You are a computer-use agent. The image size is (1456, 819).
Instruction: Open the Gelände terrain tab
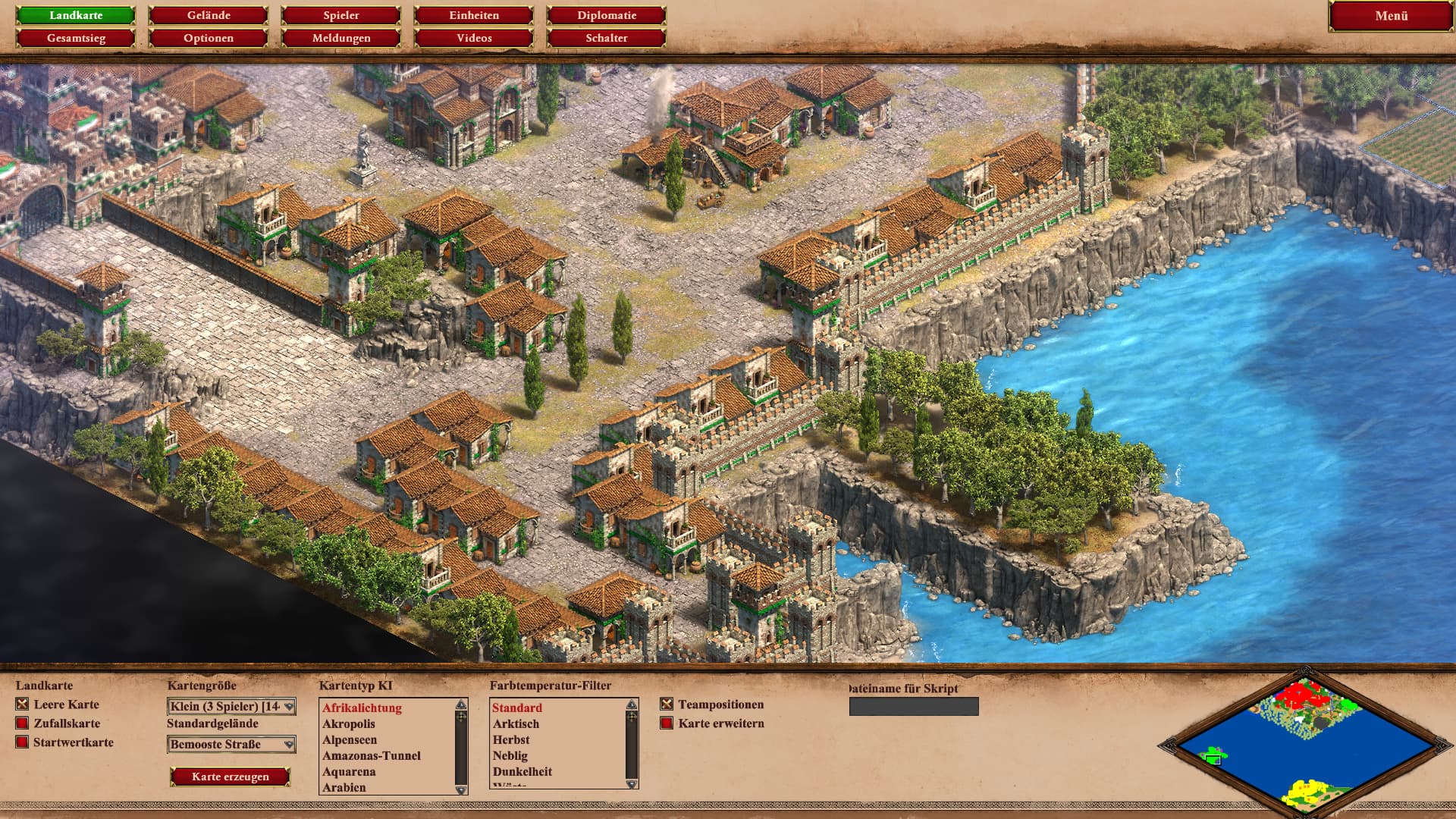point(209,15)
